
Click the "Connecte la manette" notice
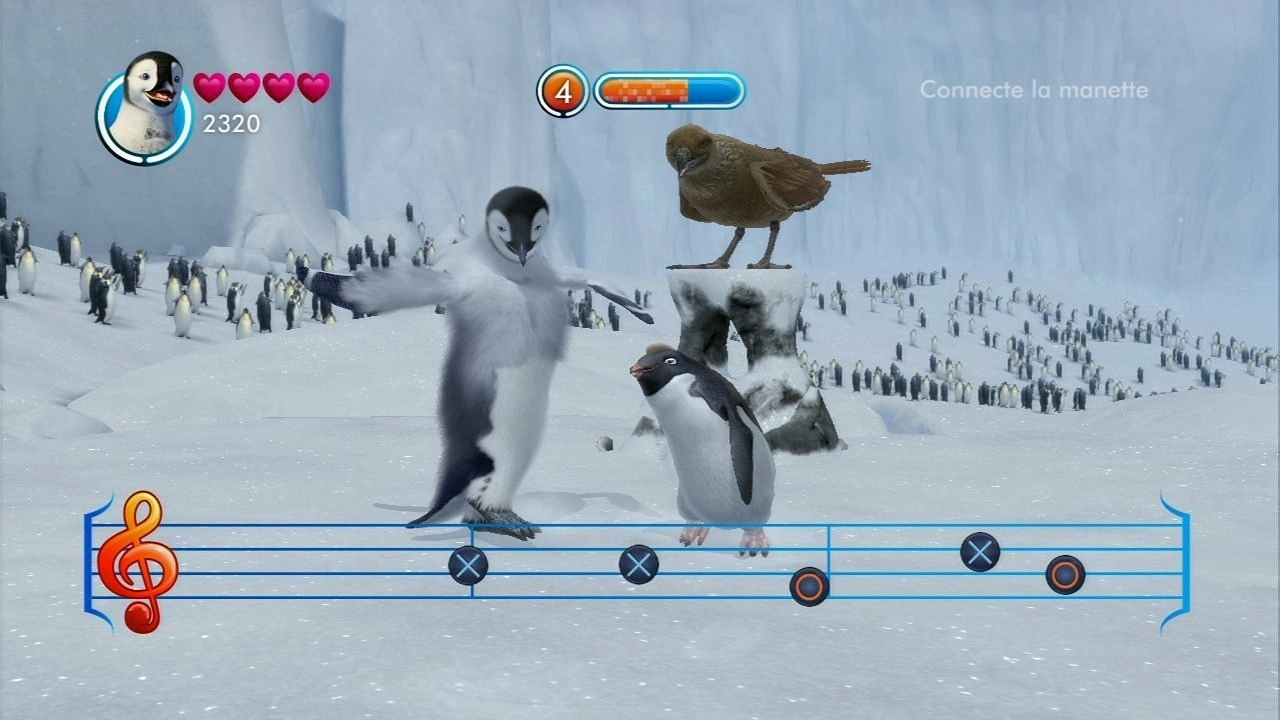(1033, 90)
